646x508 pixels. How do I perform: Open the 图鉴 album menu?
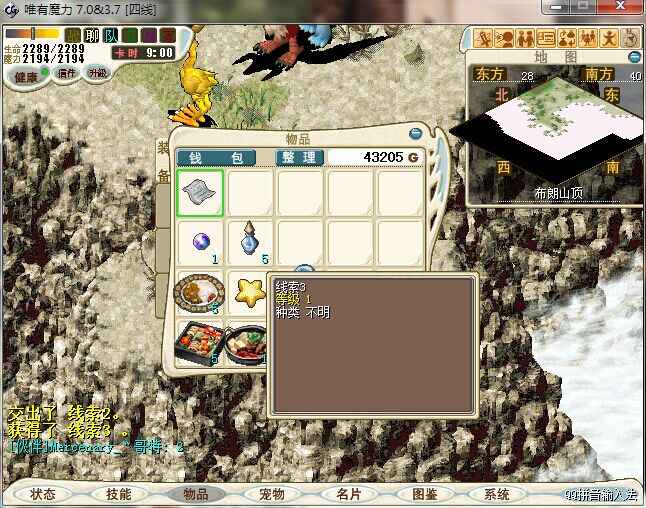click(424, 494)
